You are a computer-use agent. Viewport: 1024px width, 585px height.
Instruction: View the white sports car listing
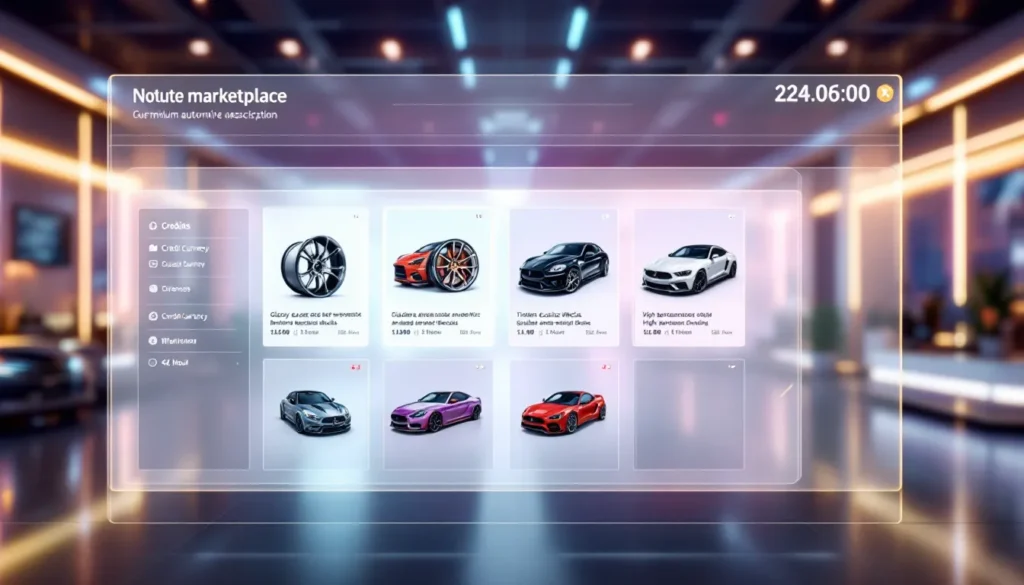coord(688,277)
